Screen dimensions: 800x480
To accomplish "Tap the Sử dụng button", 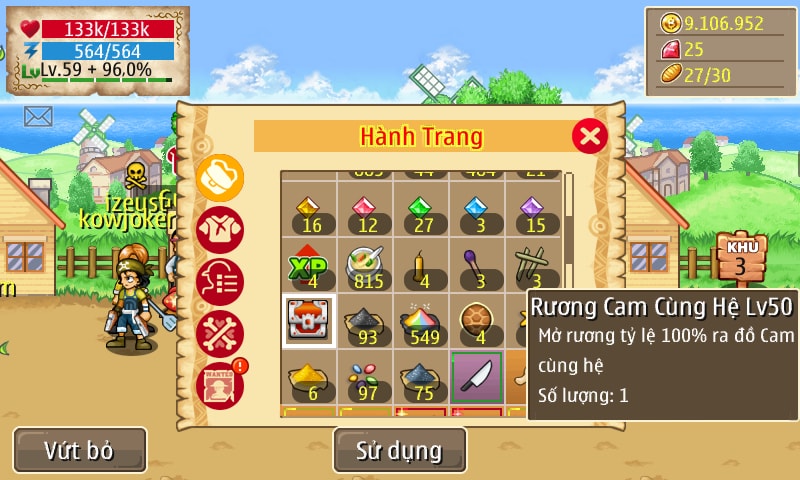I will (400, 450).
